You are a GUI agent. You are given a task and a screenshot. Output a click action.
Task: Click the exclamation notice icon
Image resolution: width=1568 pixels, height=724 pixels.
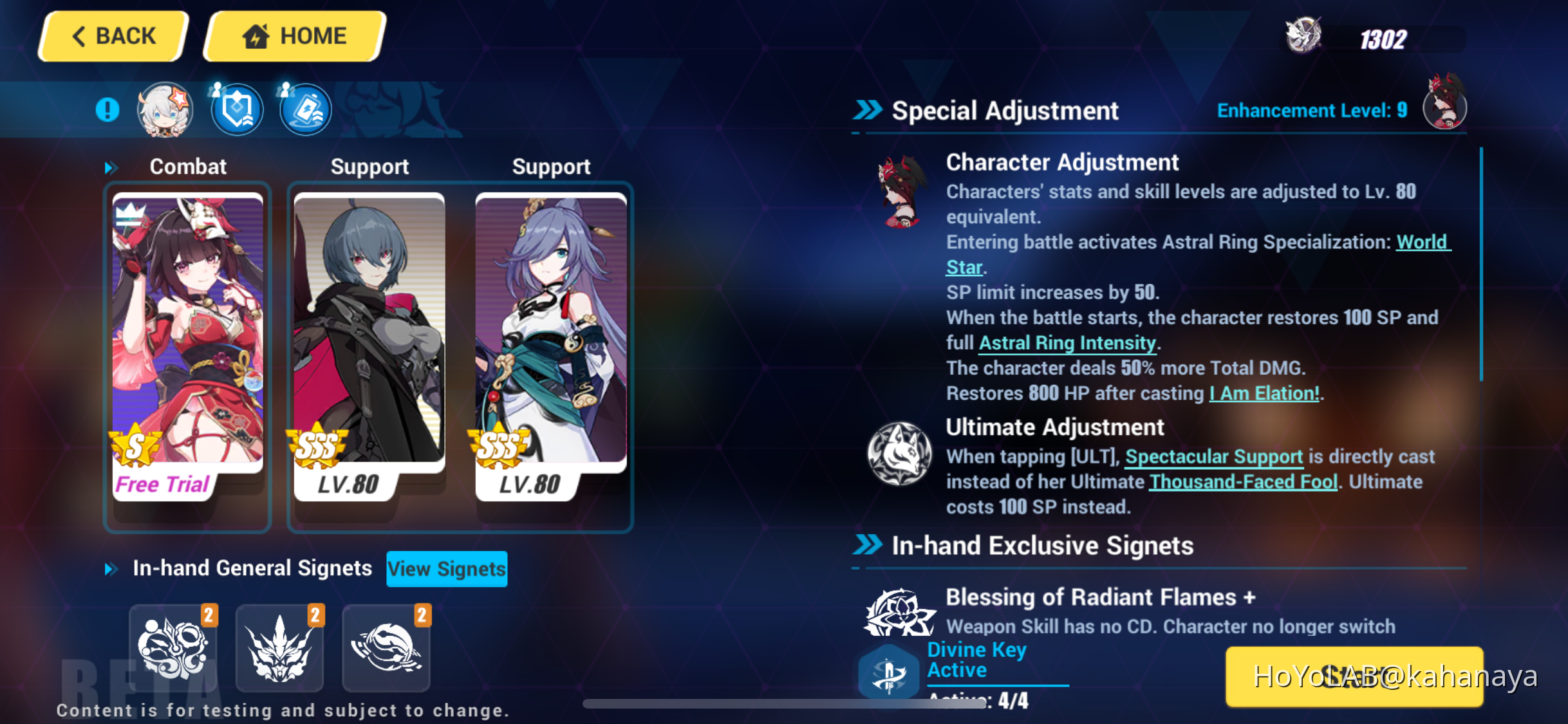coord(107,109)
